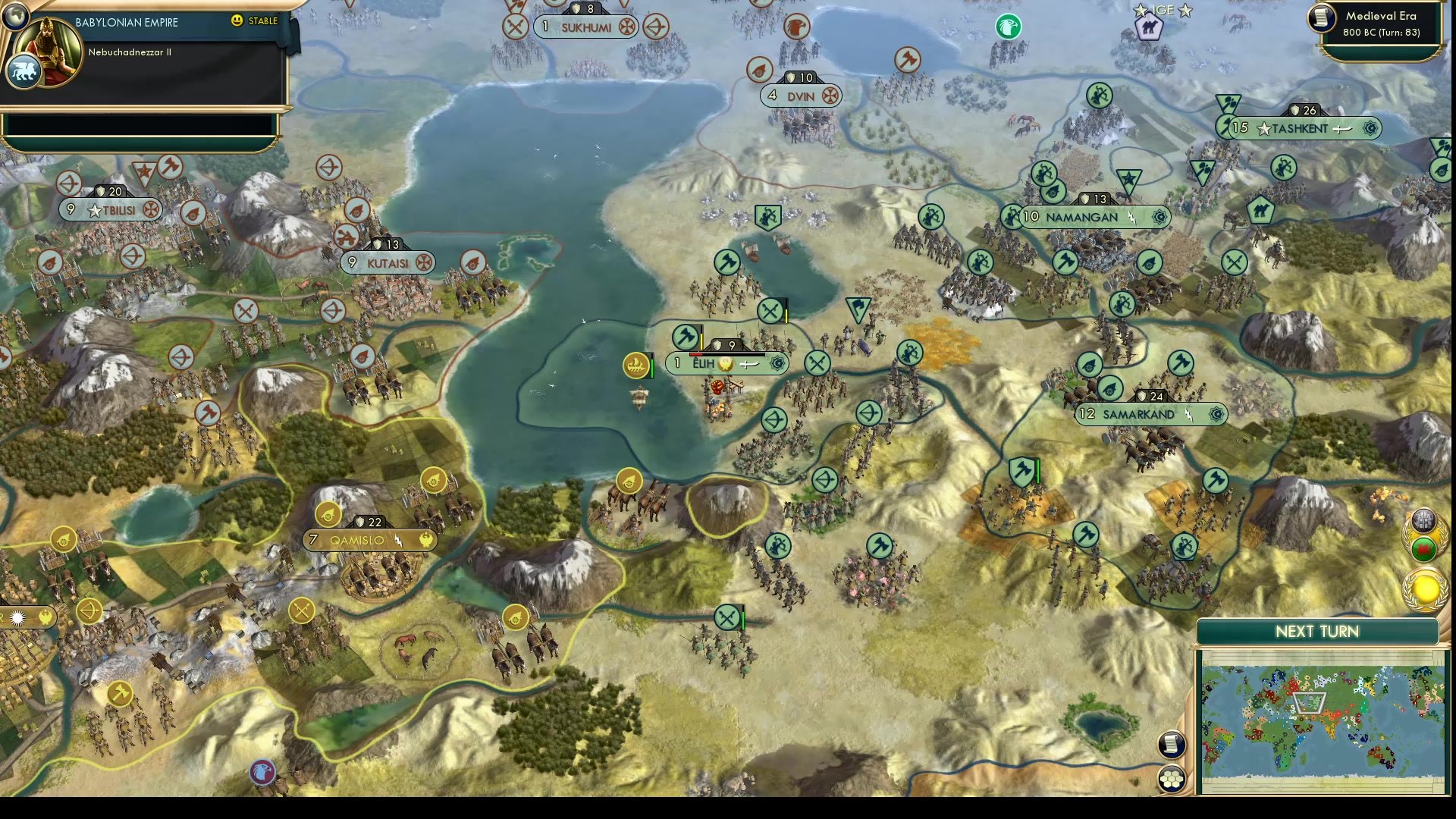This screenshot has width=1456, height=819.
Task: Click Namangan's lightning bolt banner icon
Action: click(1133, 218)
